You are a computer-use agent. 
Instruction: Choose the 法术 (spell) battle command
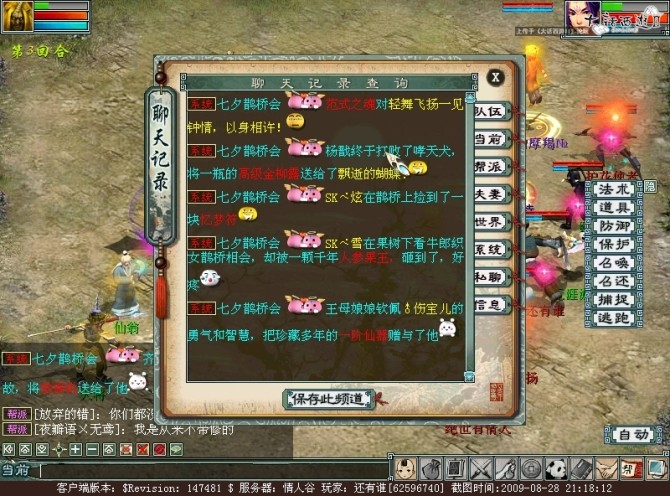[613, 189]
